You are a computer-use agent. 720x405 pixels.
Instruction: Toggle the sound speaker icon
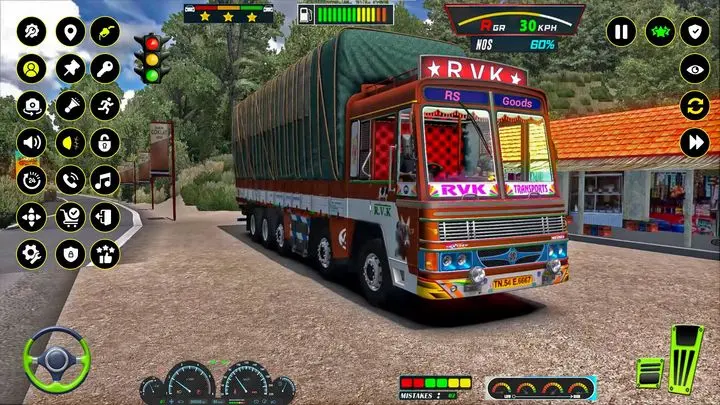click(32, 142)
